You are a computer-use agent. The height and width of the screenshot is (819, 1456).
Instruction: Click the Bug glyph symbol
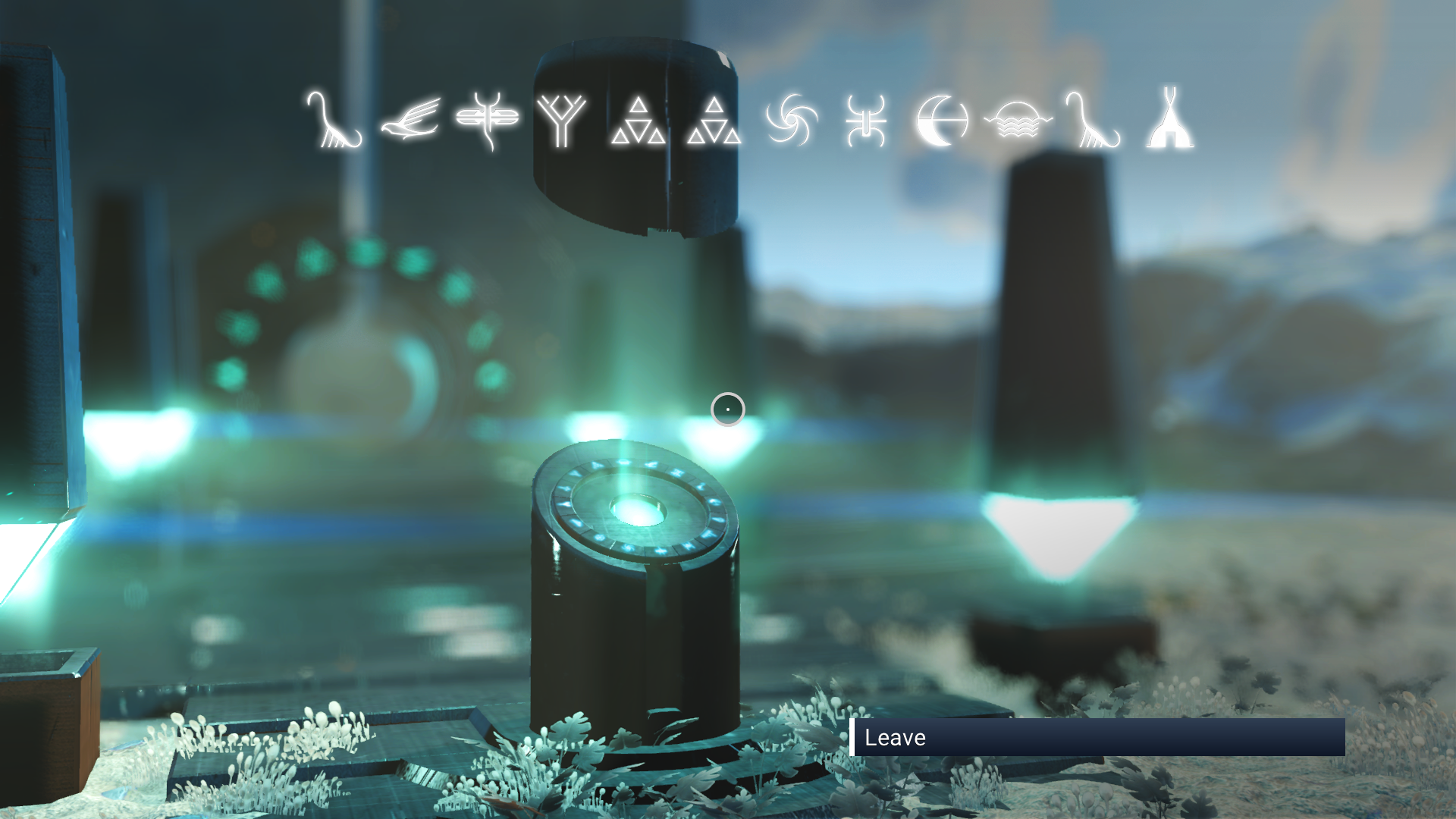pyautogui.click(x=866, y=121)
